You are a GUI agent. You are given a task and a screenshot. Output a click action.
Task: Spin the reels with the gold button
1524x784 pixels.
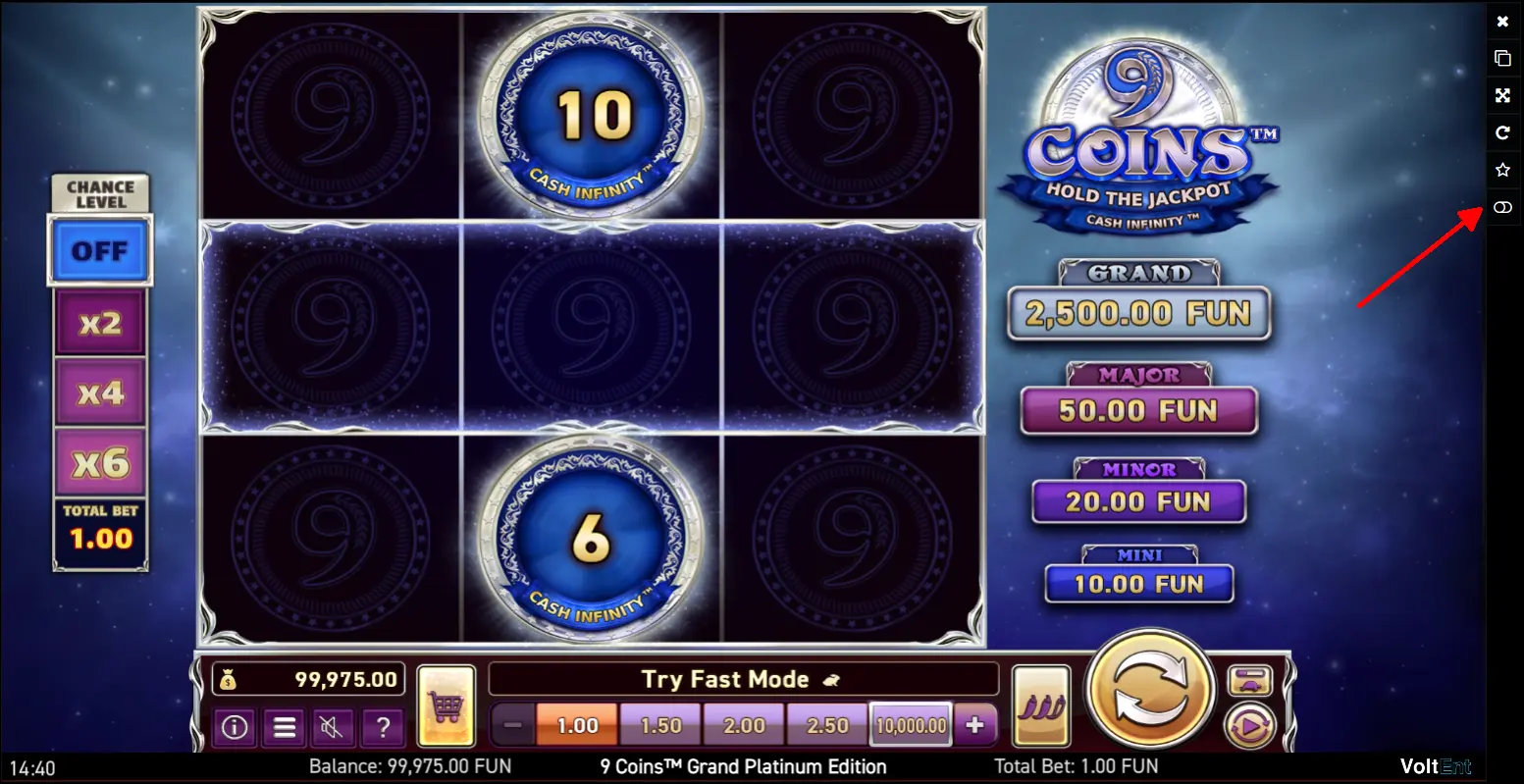[x=1153, y=690]
